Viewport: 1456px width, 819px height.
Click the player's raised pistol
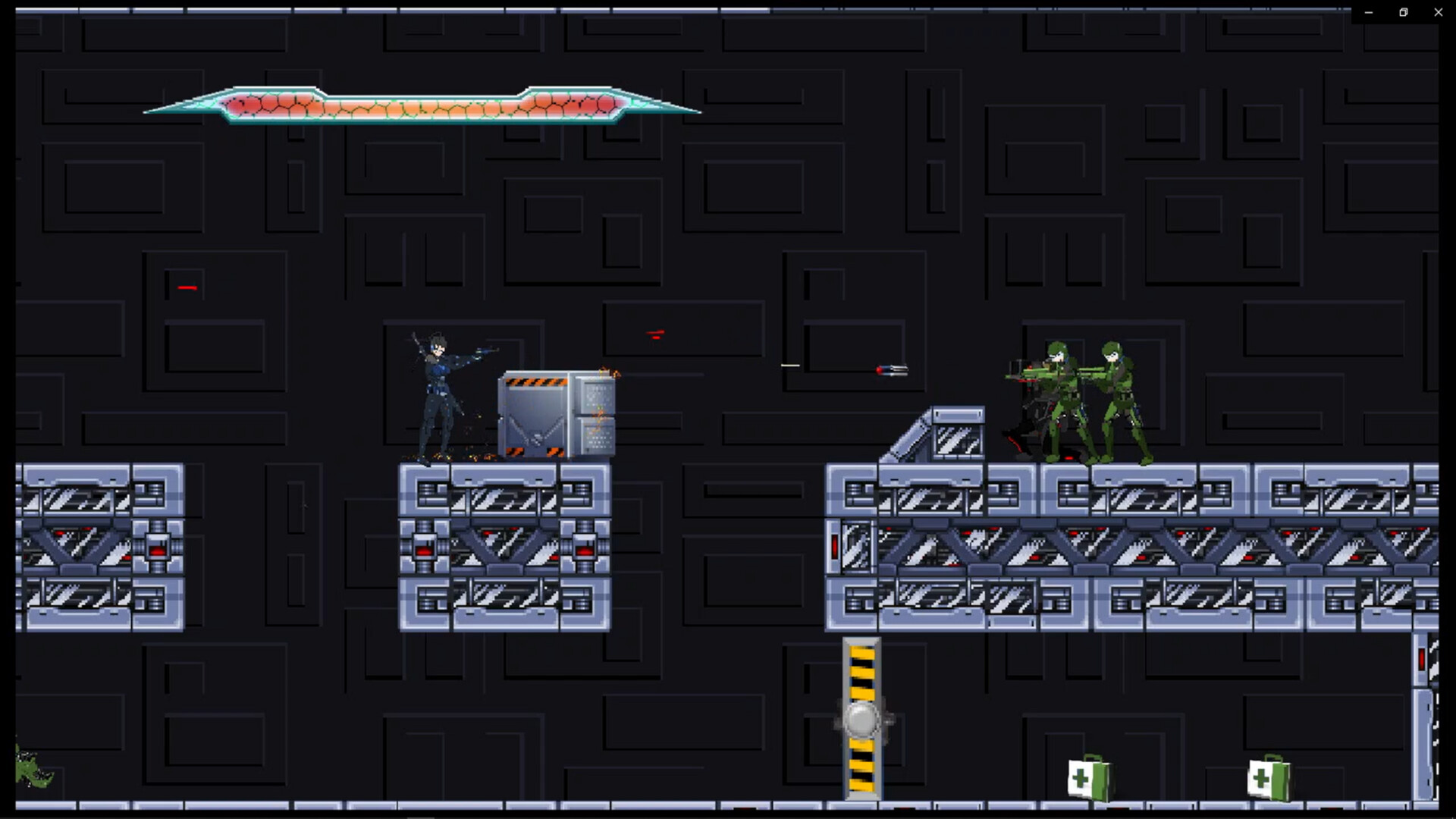pos(484,349)
